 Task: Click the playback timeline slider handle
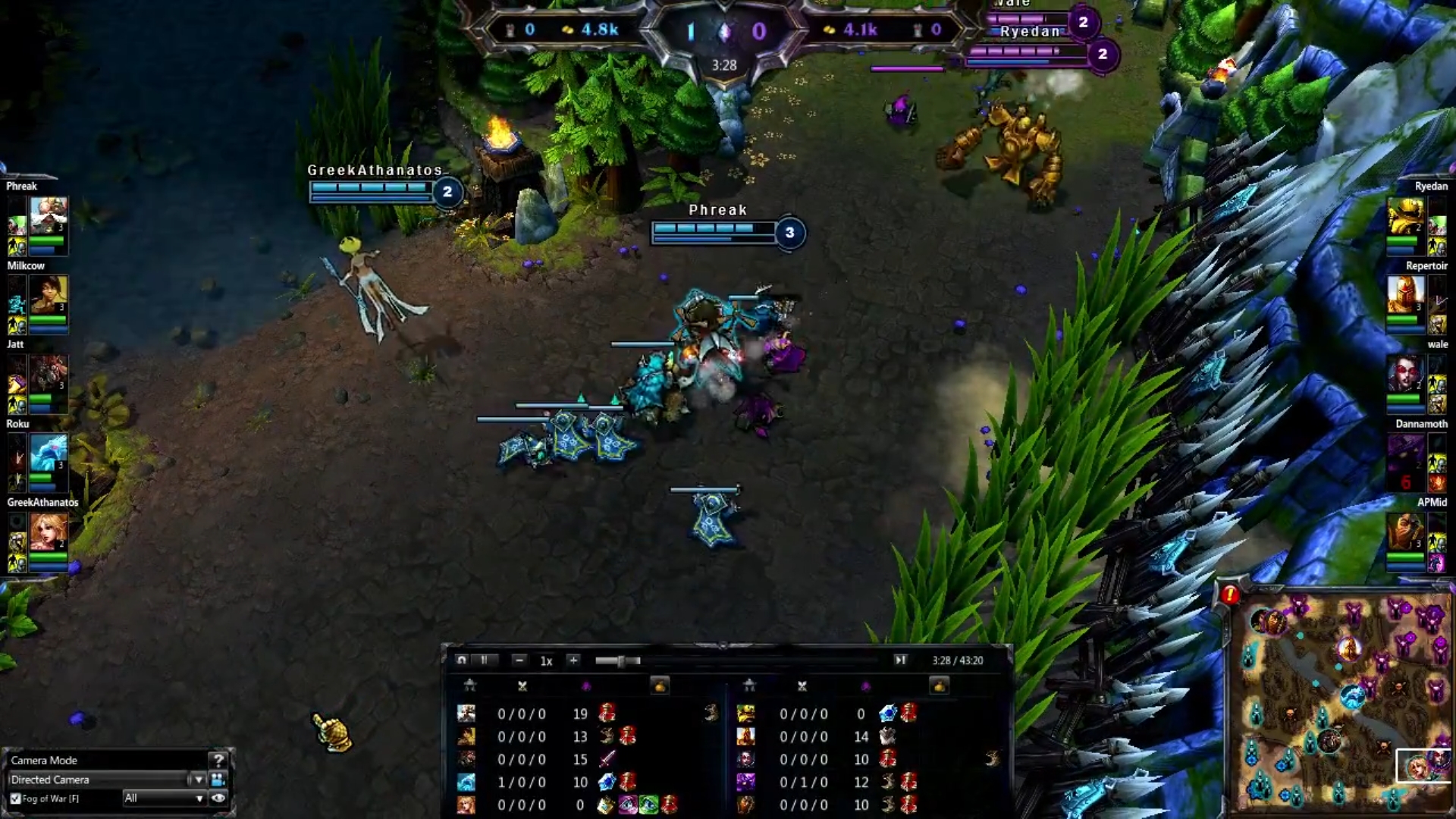[622, 661]
